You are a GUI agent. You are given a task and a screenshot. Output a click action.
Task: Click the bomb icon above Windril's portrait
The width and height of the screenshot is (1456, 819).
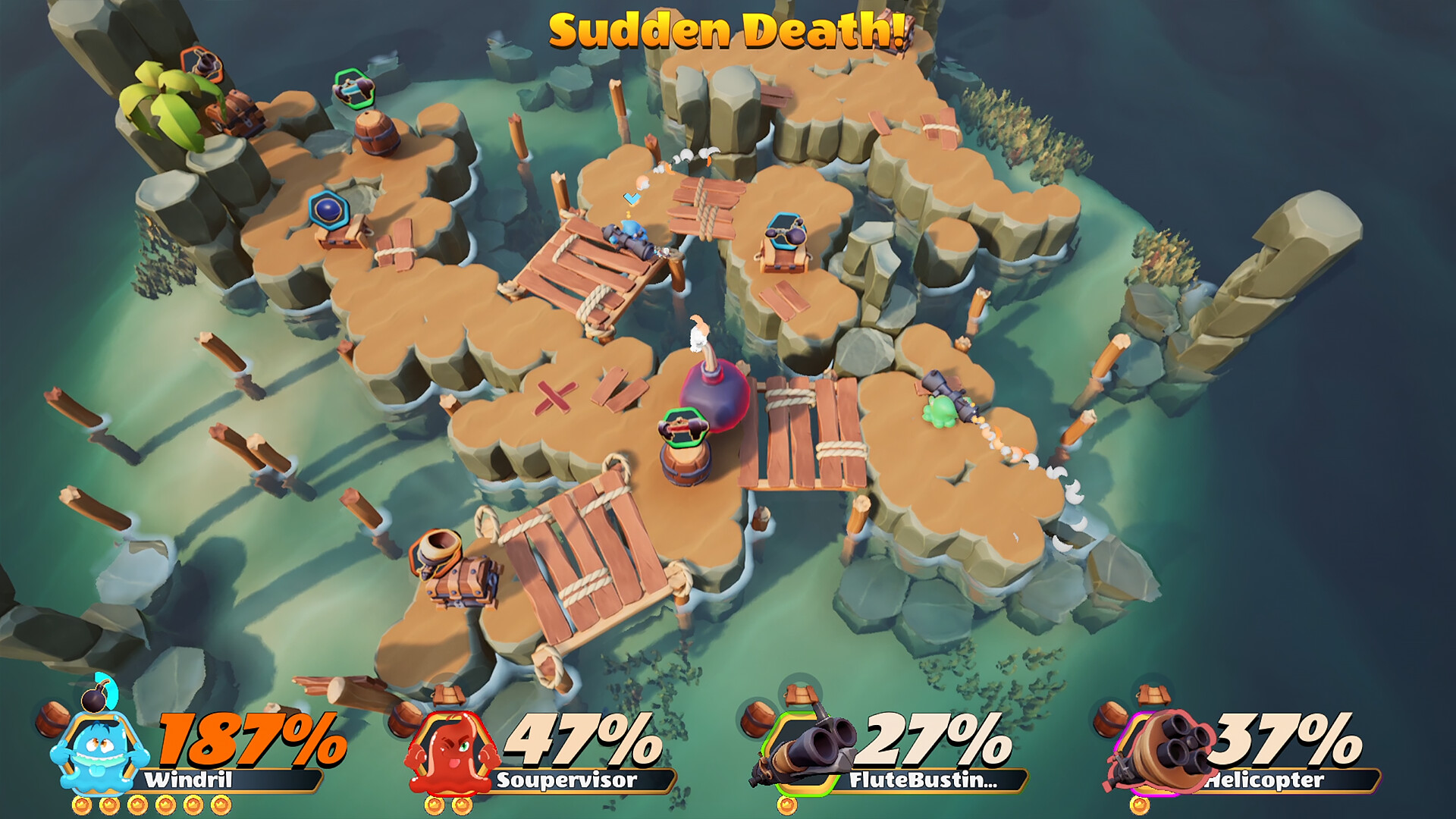96,699
